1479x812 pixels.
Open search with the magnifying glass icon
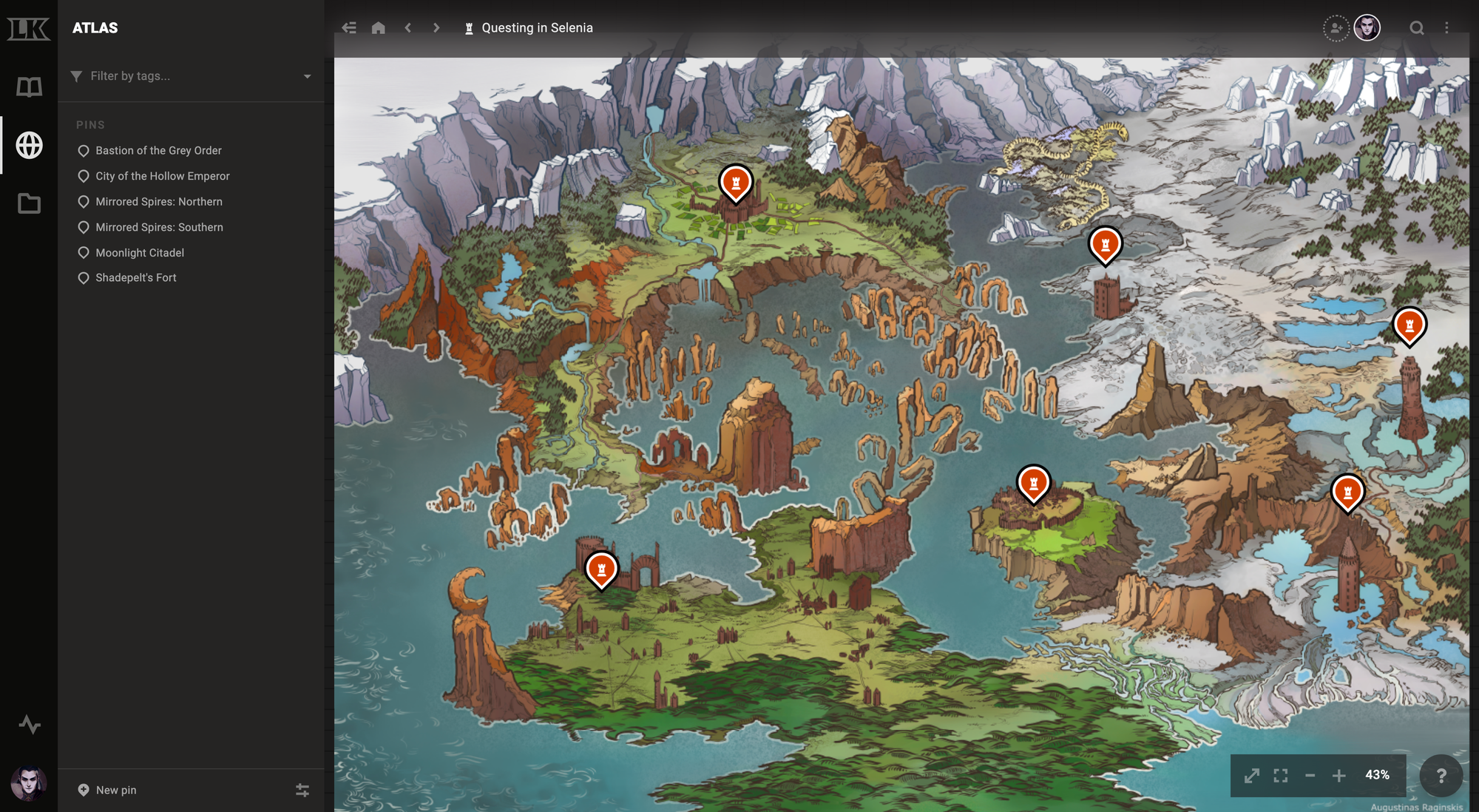[1417, 27]
